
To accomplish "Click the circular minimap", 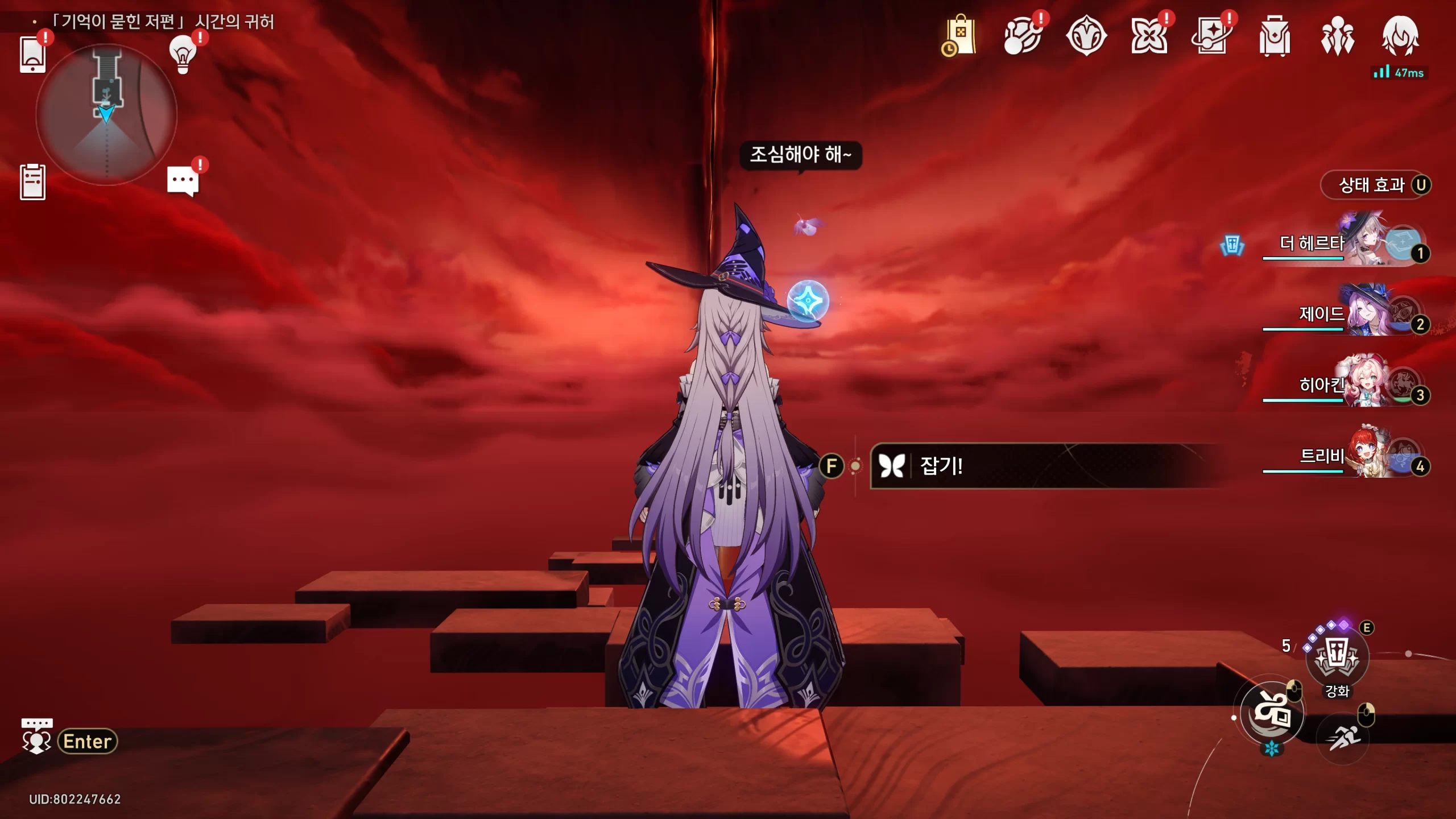I will 106,115.
